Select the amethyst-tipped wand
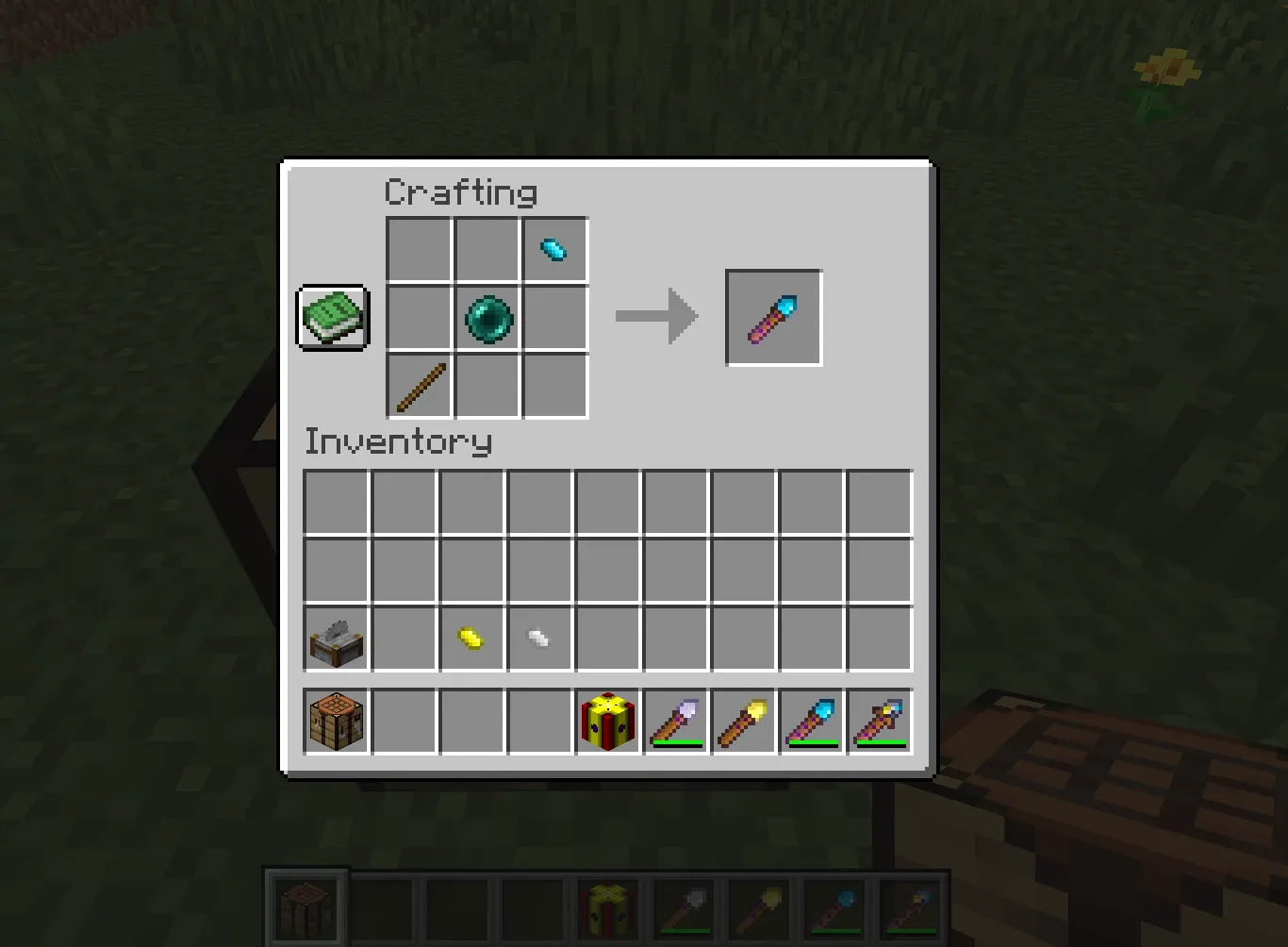Viewport: 1288px width, 947px height. 675,721
